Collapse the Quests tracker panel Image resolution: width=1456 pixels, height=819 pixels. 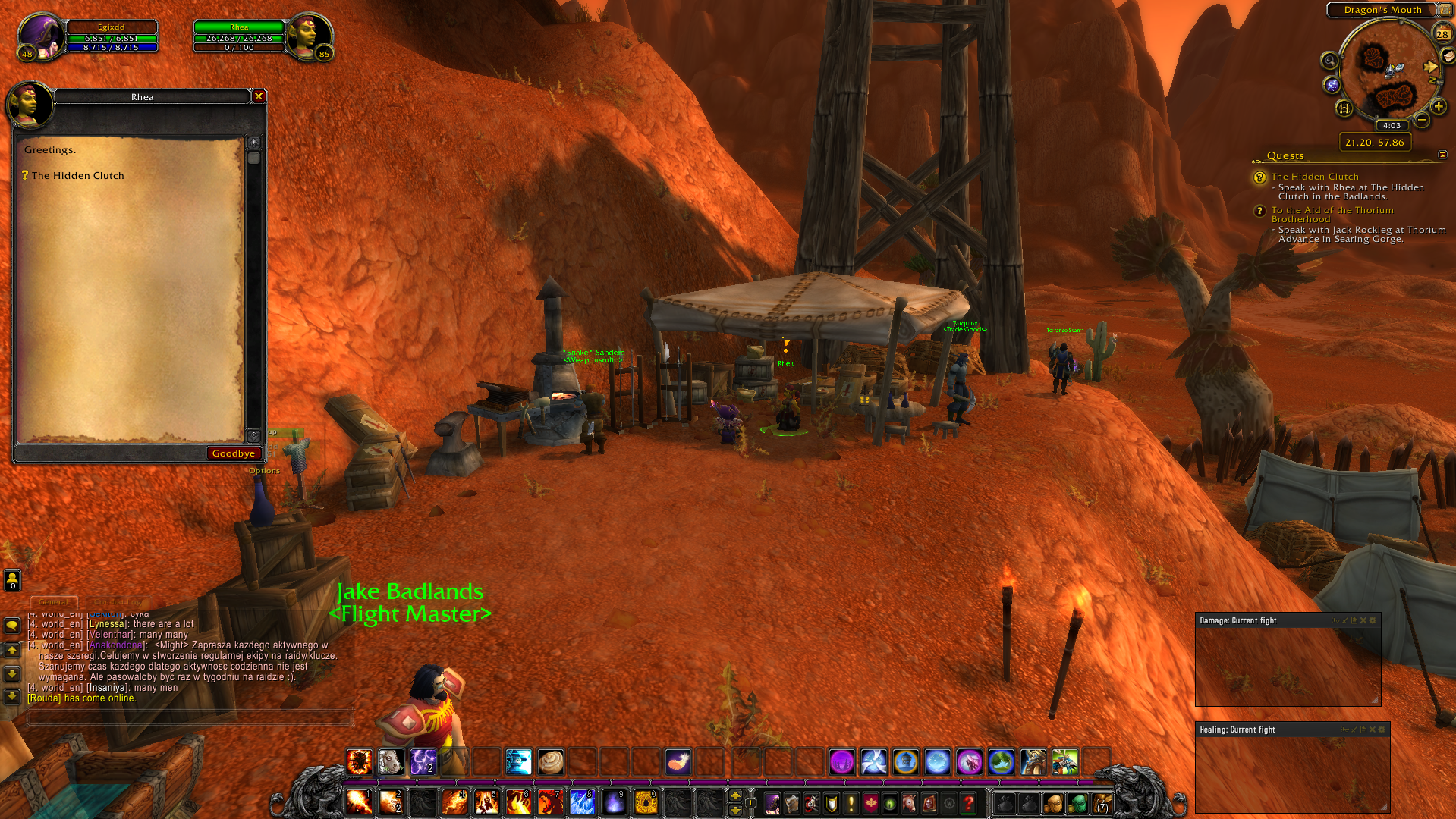coord(1442,155)
